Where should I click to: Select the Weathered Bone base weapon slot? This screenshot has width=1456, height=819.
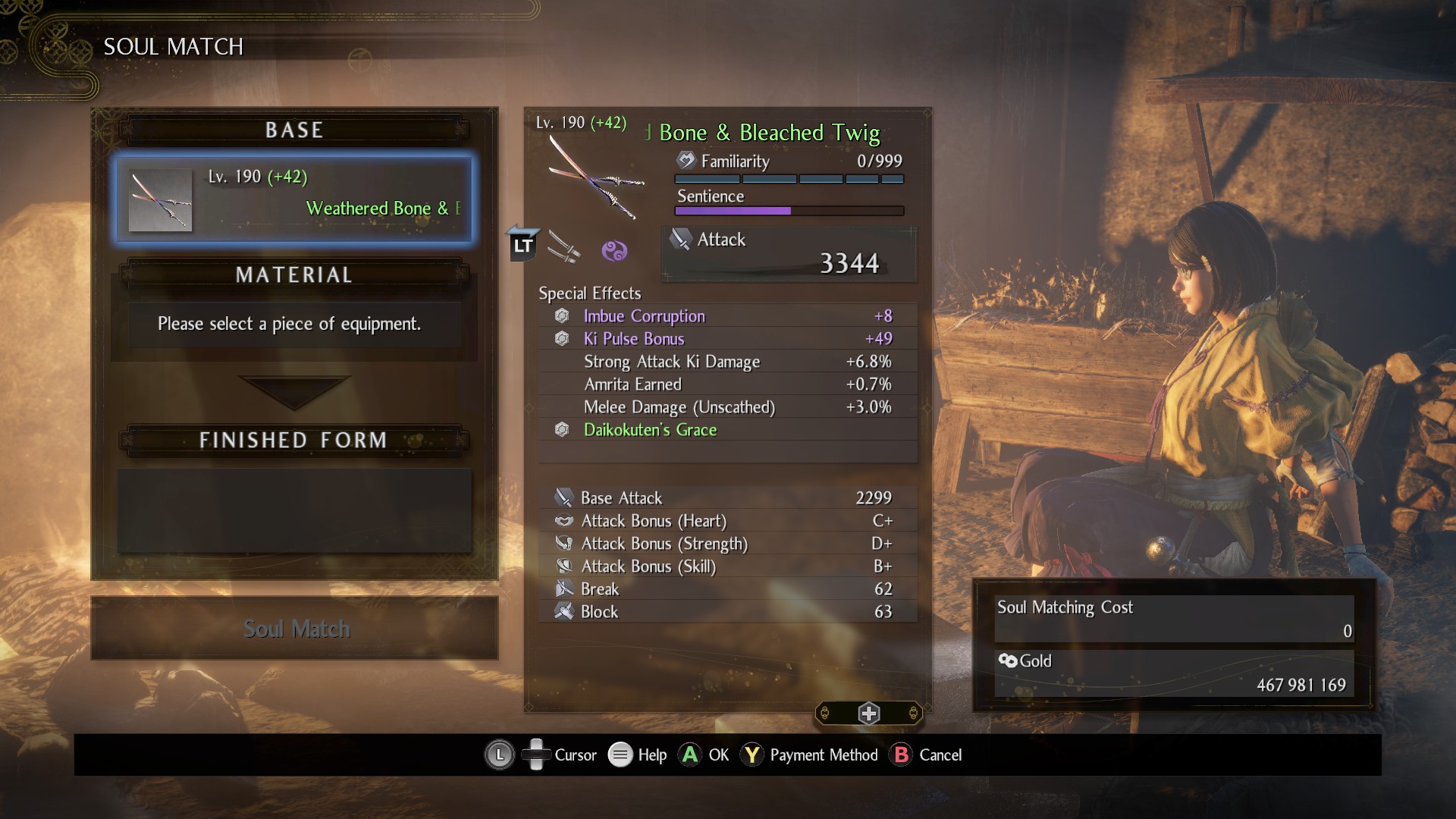(x=294, y=199)
